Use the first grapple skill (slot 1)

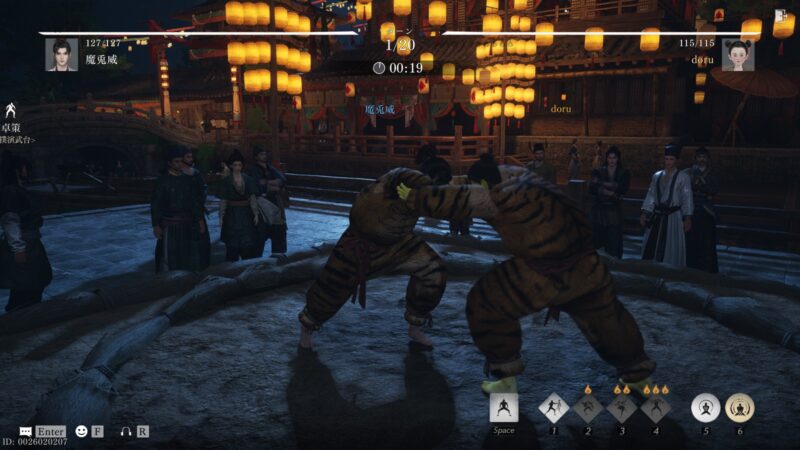coord(553,408)
